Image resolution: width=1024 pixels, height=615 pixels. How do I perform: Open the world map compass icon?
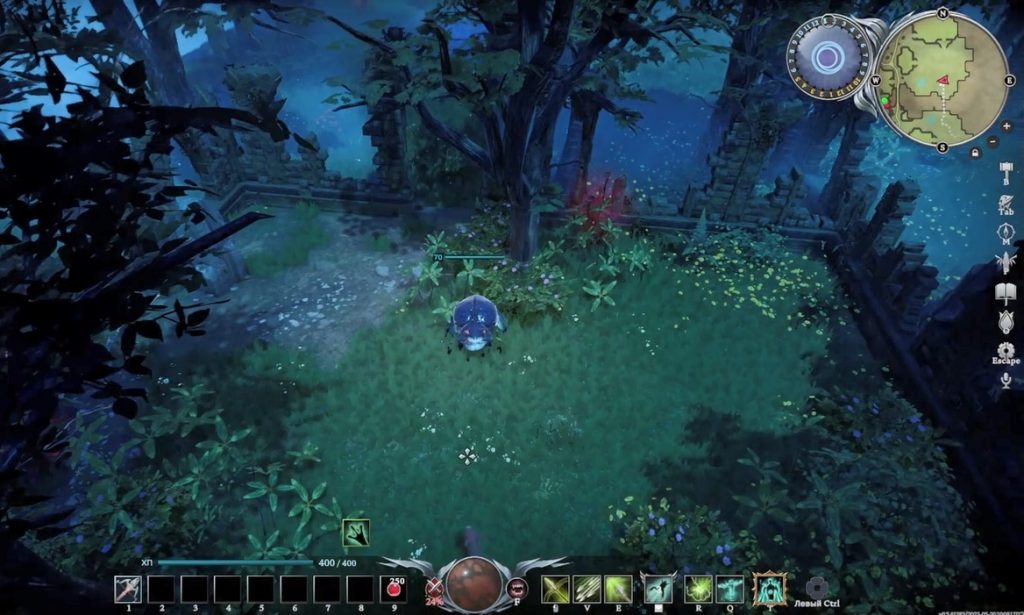1006,234
